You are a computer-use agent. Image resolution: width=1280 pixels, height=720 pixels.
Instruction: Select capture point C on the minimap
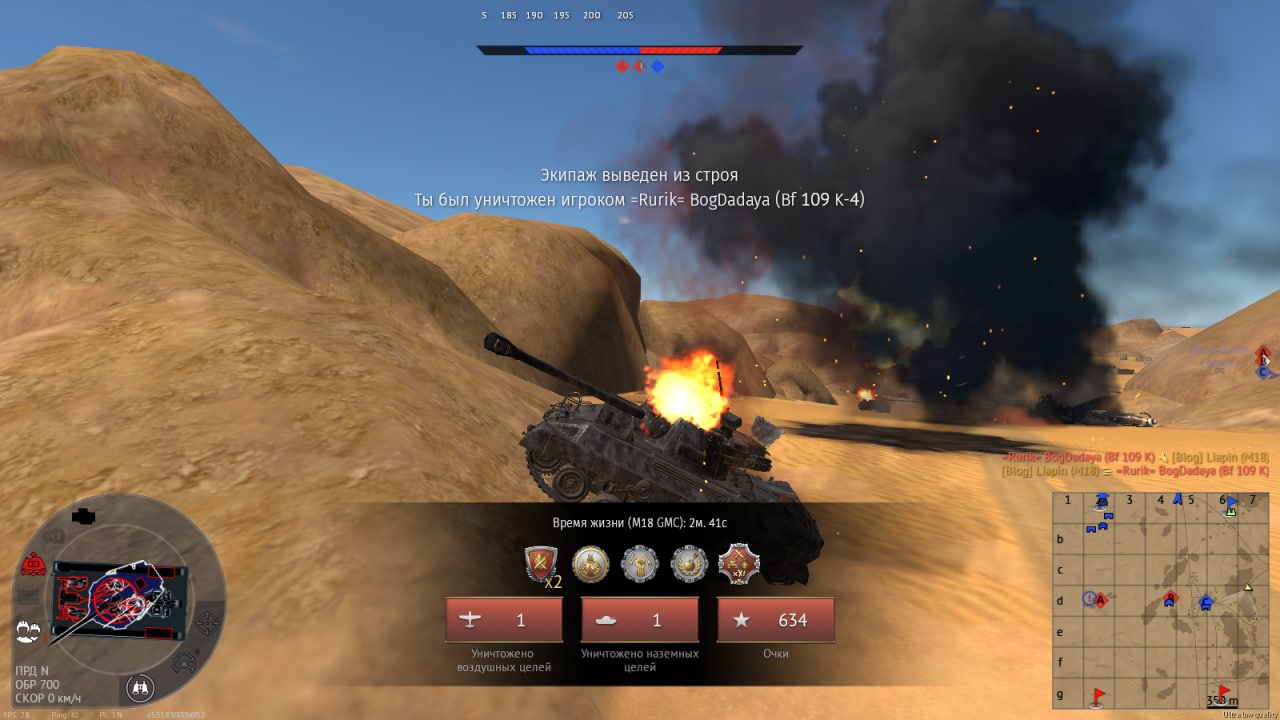coord(1205,602)
